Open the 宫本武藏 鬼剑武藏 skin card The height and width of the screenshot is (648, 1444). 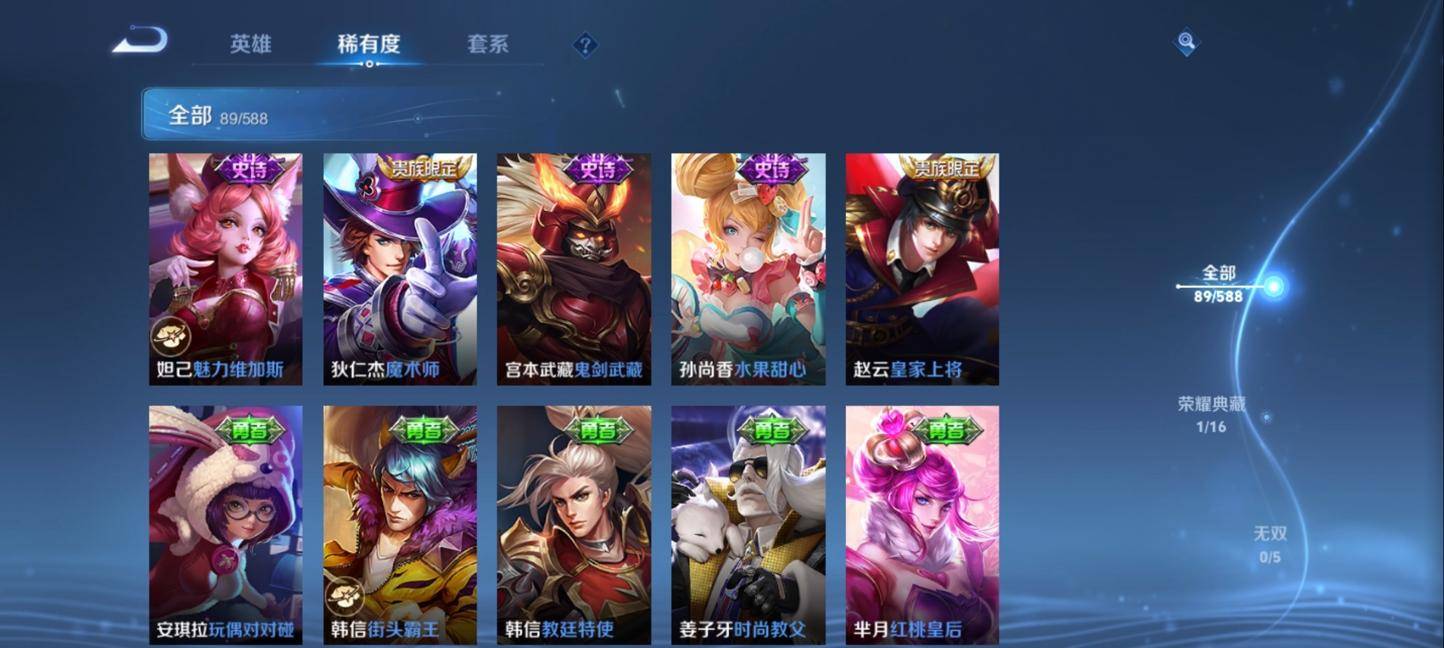573,268
